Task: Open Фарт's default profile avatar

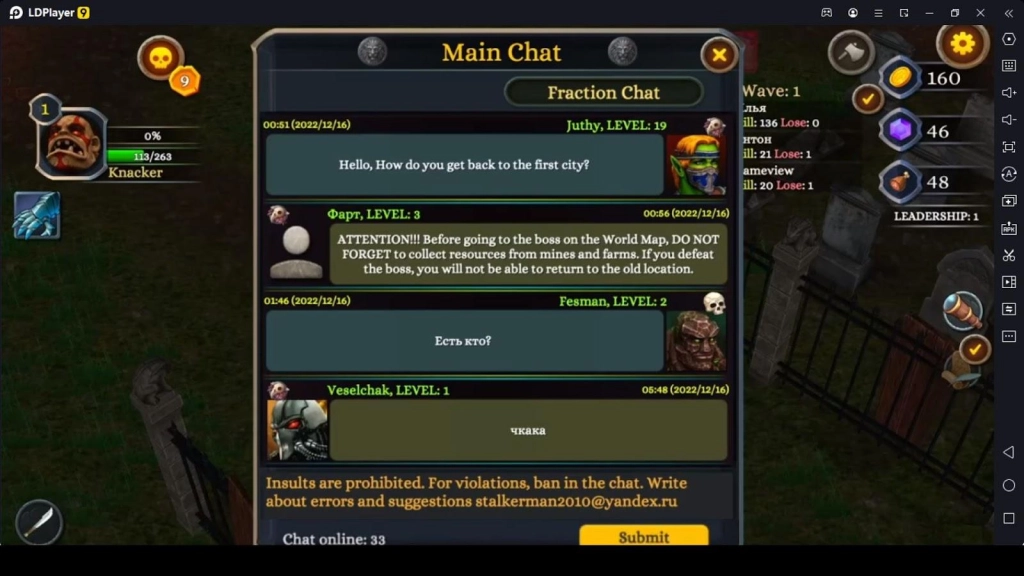Action: (297, 253)
